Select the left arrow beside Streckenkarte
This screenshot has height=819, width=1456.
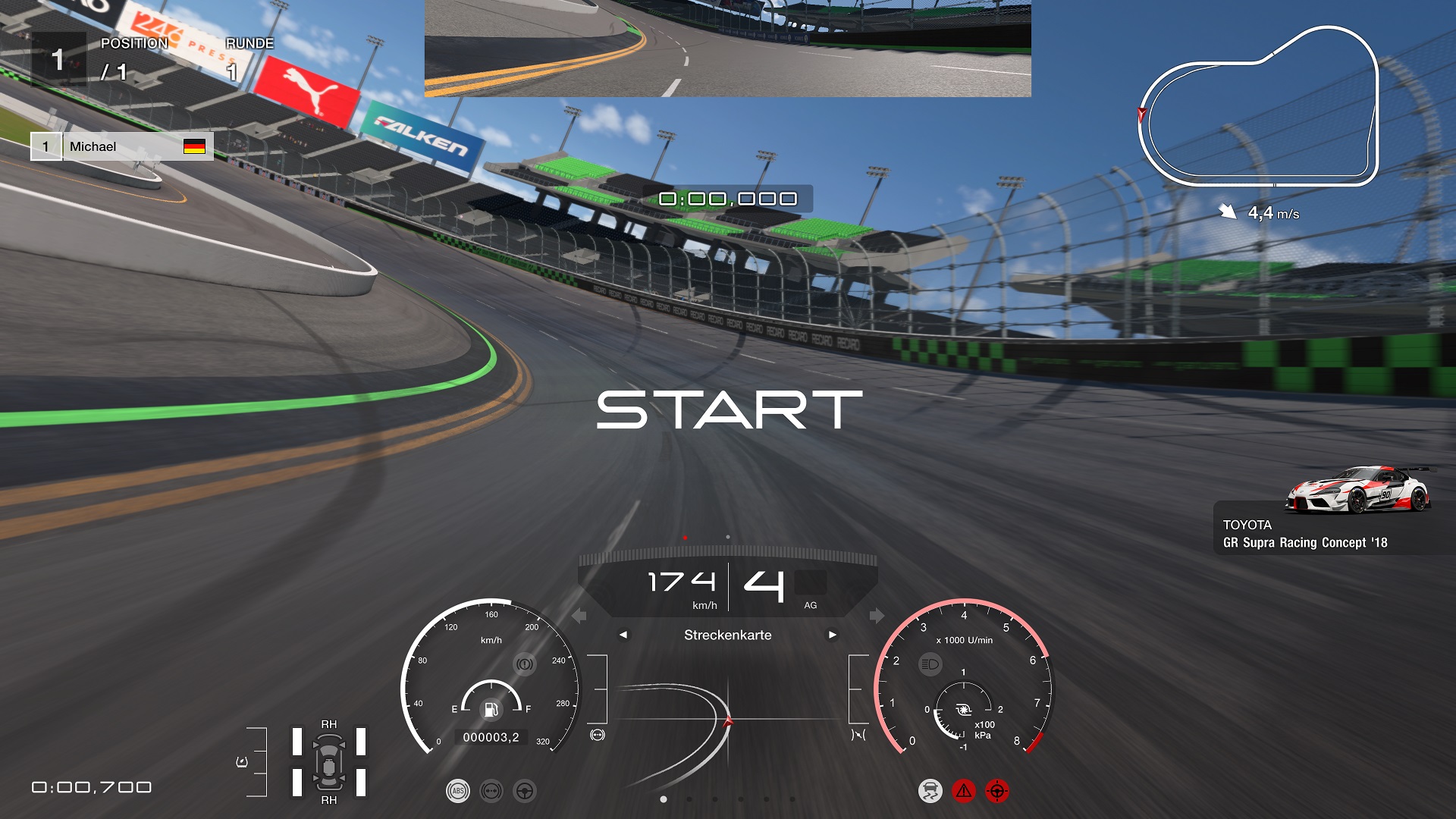(623, 635)
